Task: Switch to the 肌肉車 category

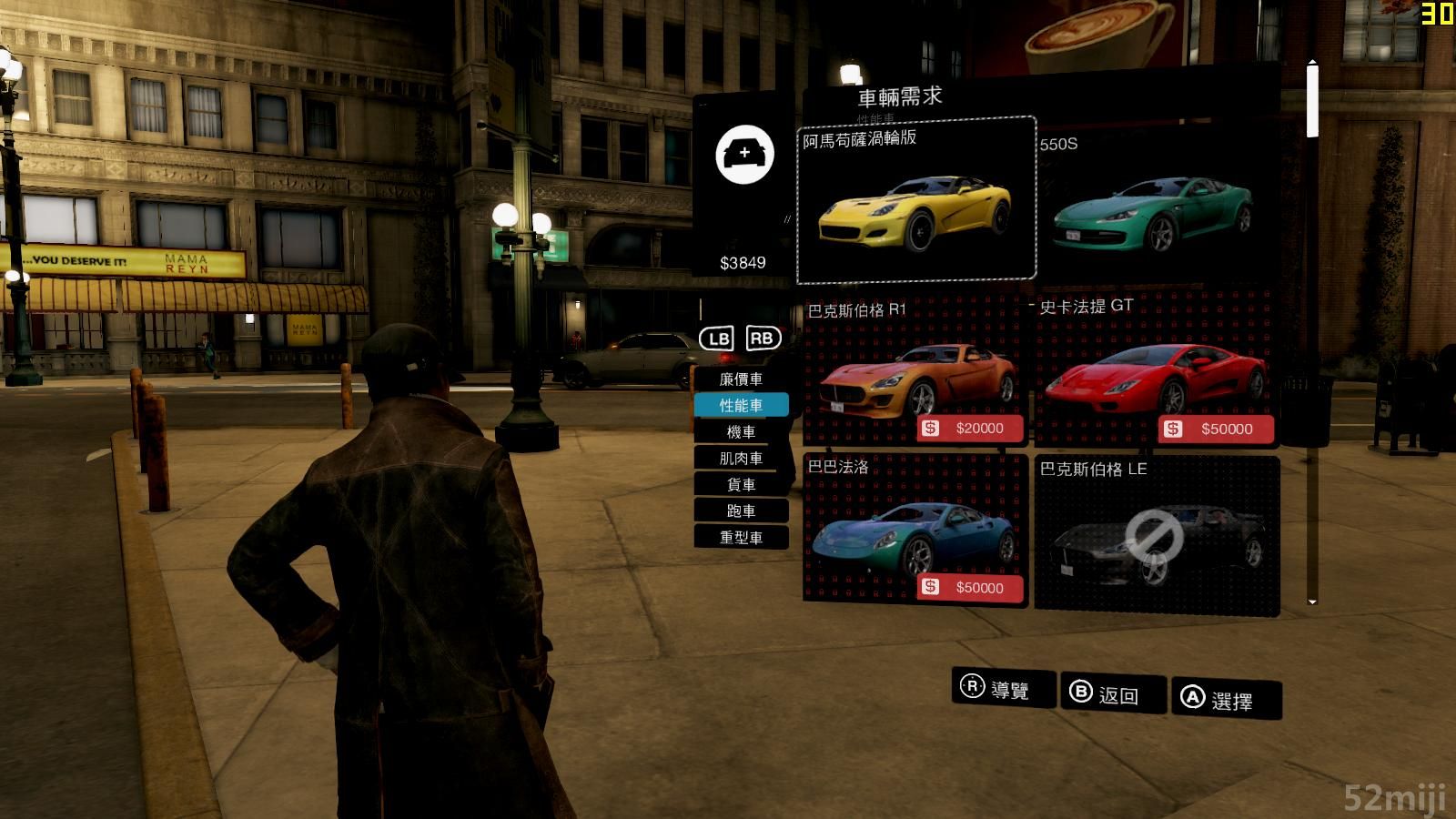Action: click(741, 459)
